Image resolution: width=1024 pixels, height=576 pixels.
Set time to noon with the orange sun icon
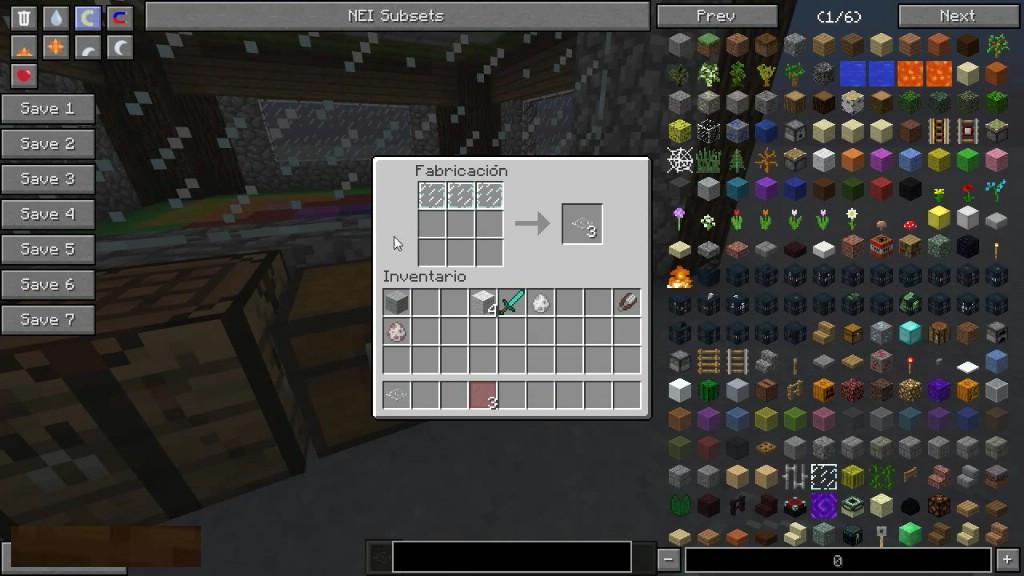coord(56,47)
